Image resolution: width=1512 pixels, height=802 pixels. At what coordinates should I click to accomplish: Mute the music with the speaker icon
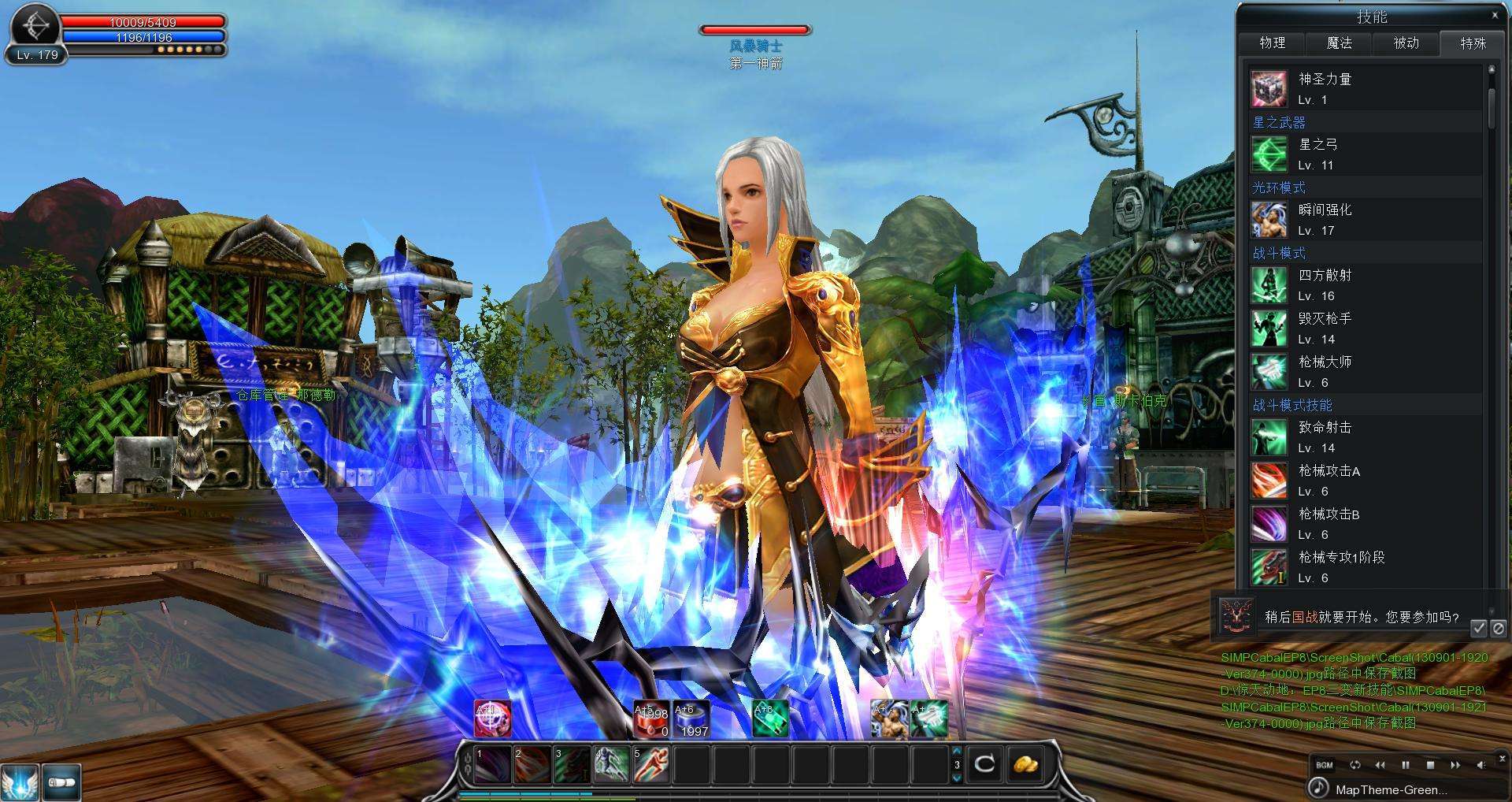[1480, 765]
